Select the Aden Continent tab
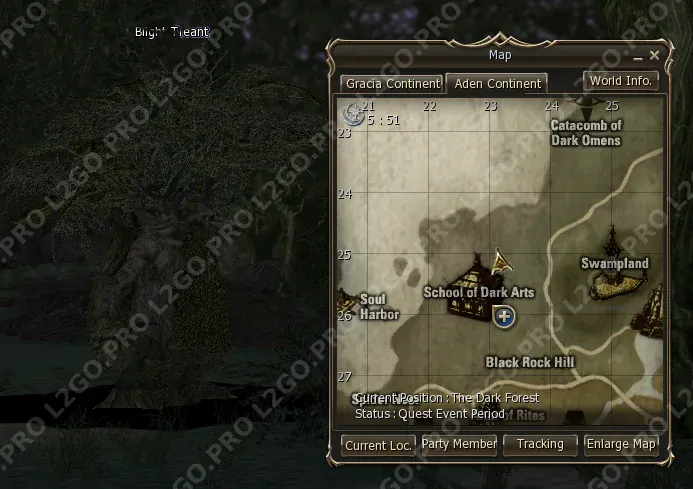 [497, 83]
